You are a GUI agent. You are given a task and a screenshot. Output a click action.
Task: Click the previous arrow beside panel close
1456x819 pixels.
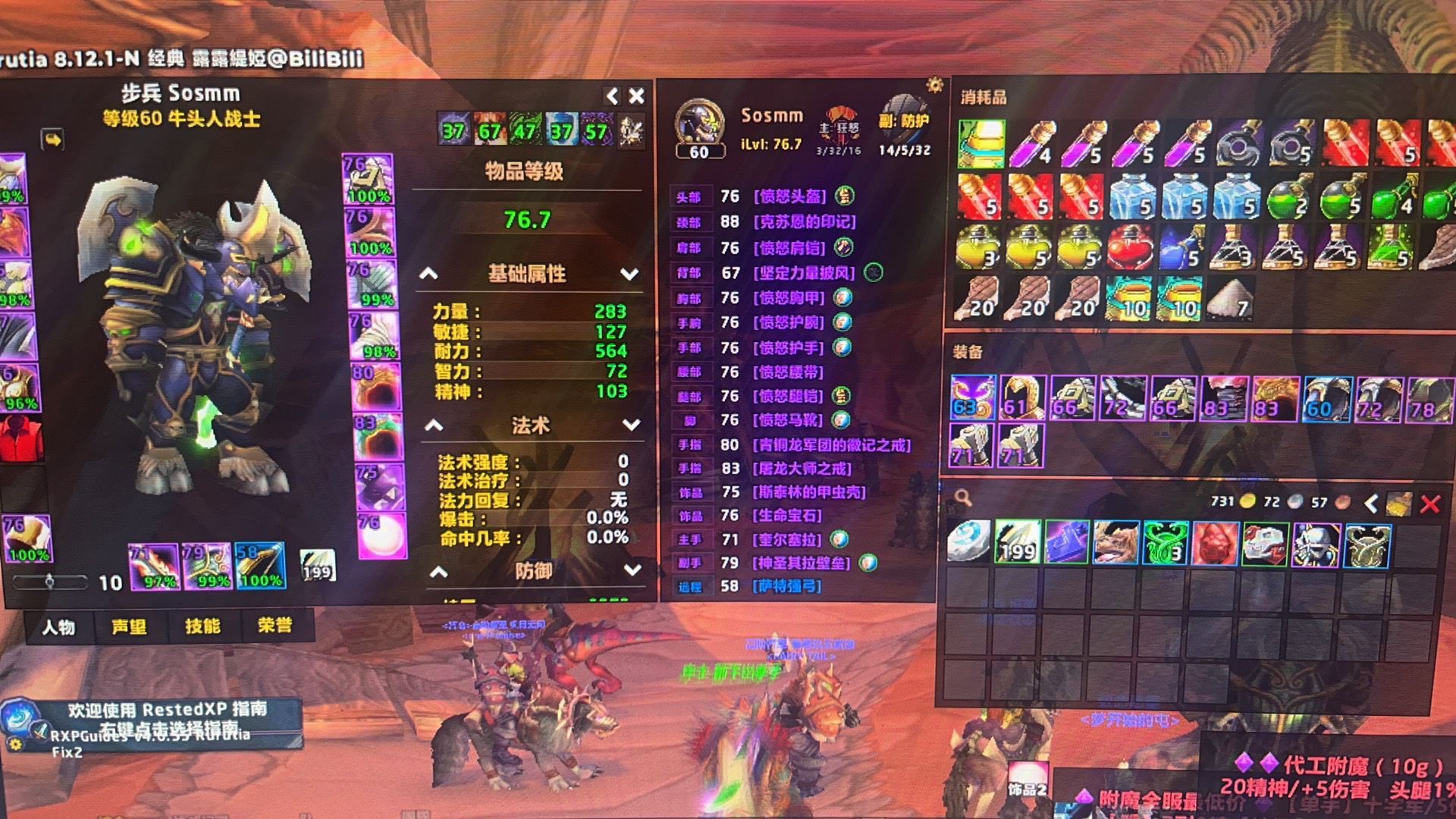[x=611, y=96]
